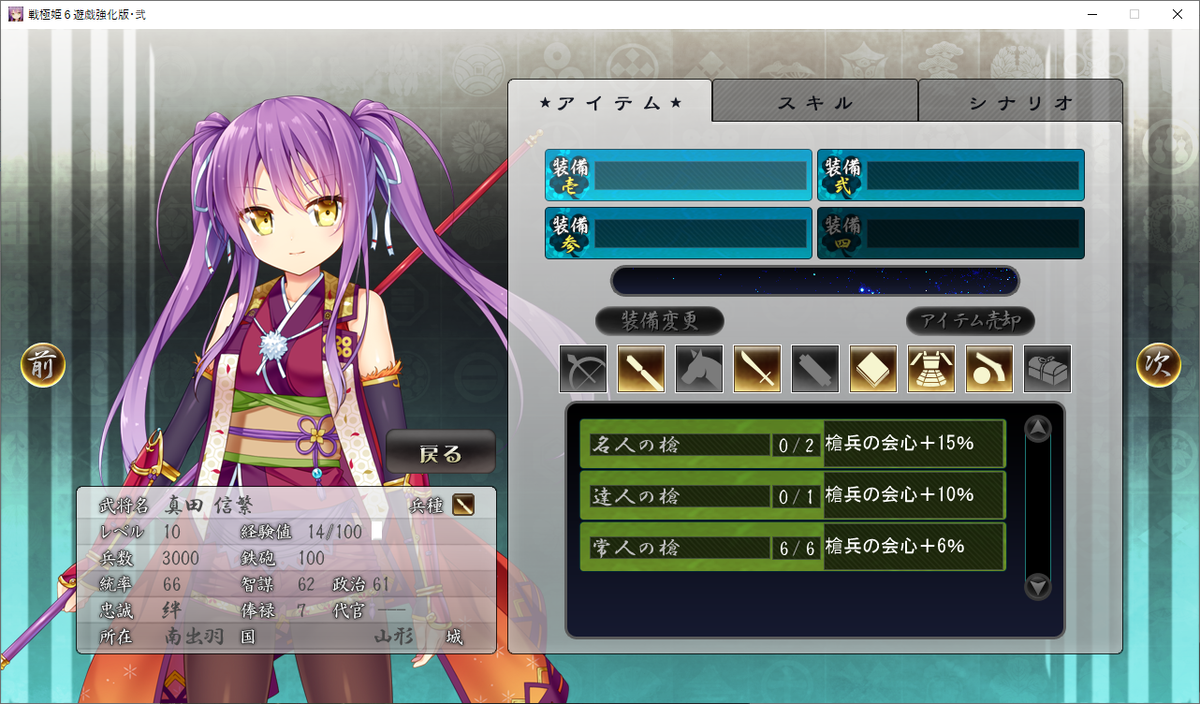Go back with the 戻る button

click(441, 453)
